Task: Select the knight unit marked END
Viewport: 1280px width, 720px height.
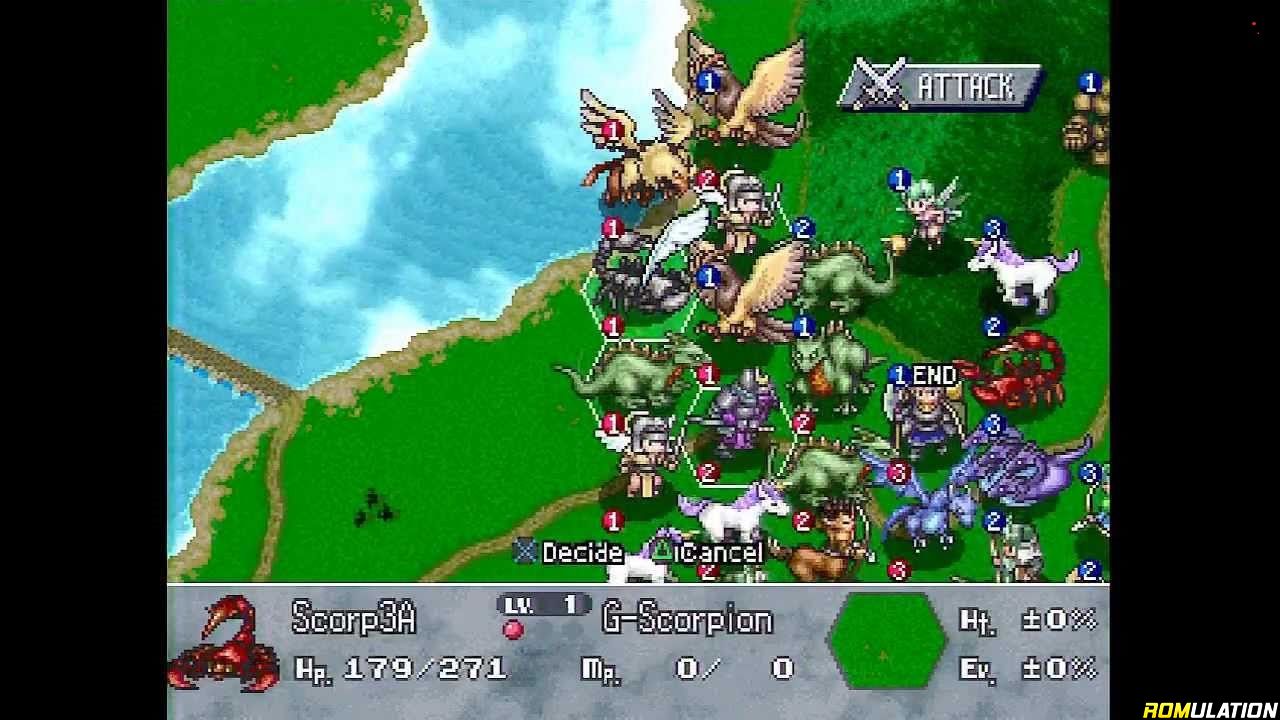Action: pyautogui.click(x=925, y=415)
